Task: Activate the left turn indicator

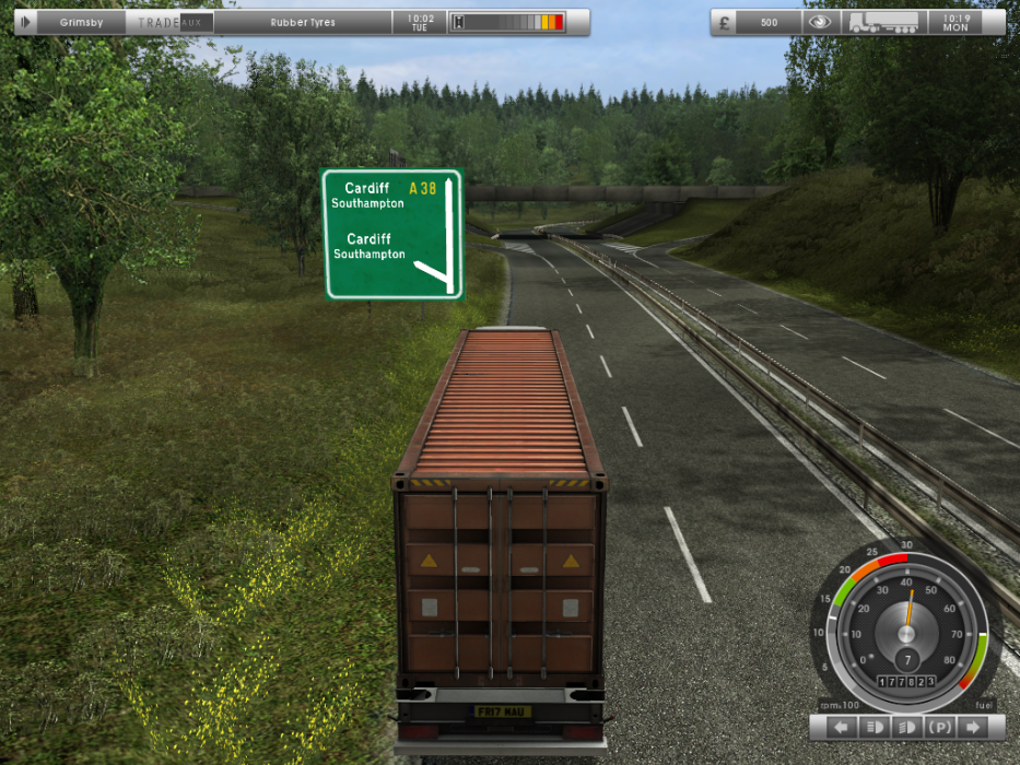Action: [841, 727]
